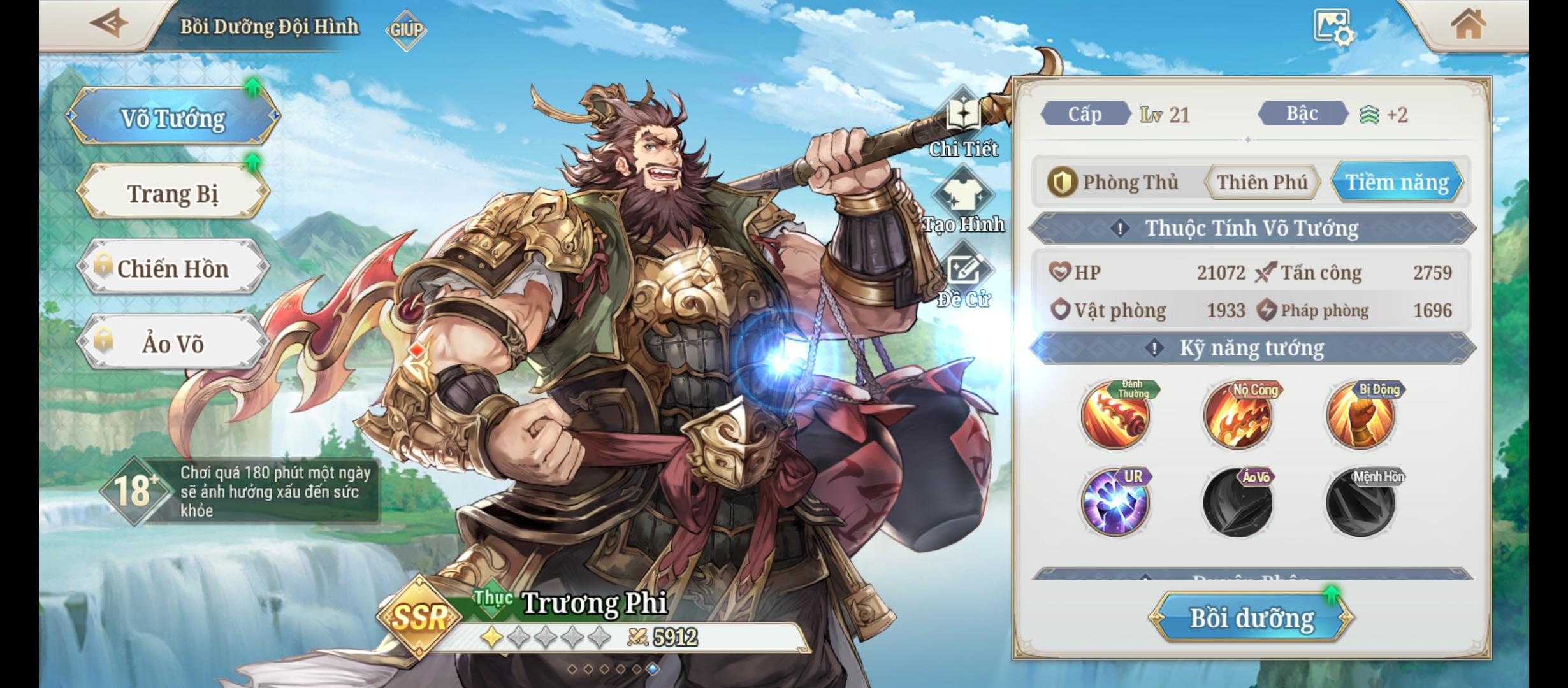
Task: Check the locked Mệnh Hồn skill icon
Action: (x=1361, y=503)
